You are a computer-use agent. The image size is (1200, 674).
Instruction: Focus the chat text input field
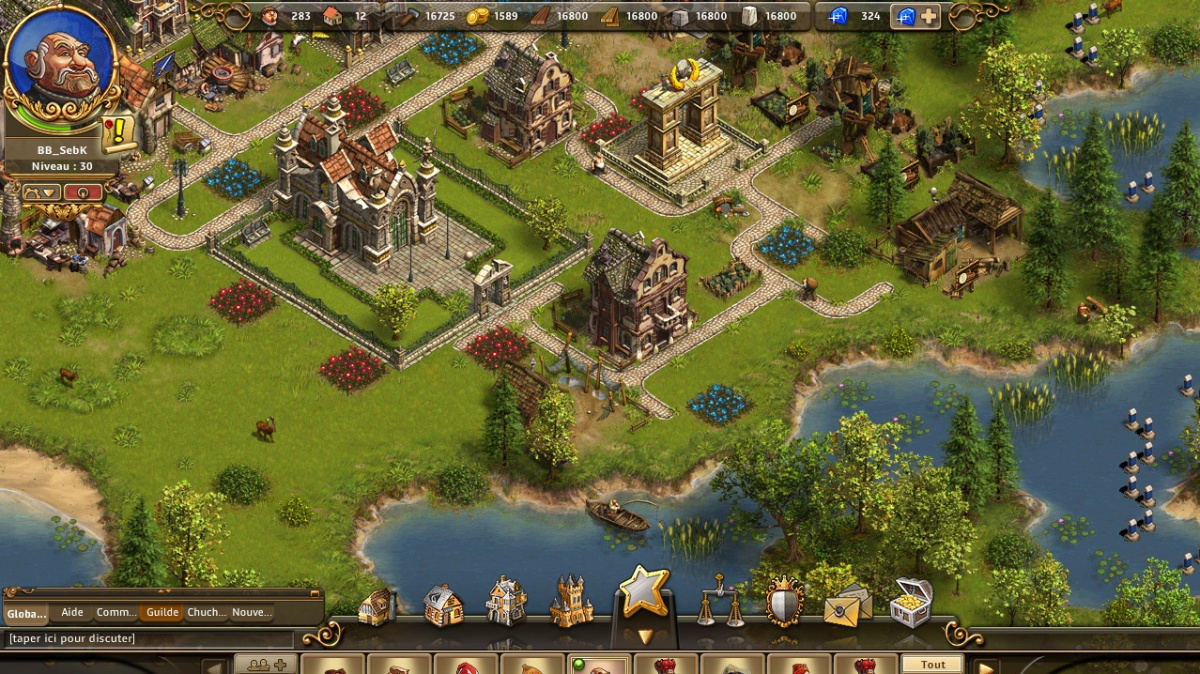[x=150, y=638]
